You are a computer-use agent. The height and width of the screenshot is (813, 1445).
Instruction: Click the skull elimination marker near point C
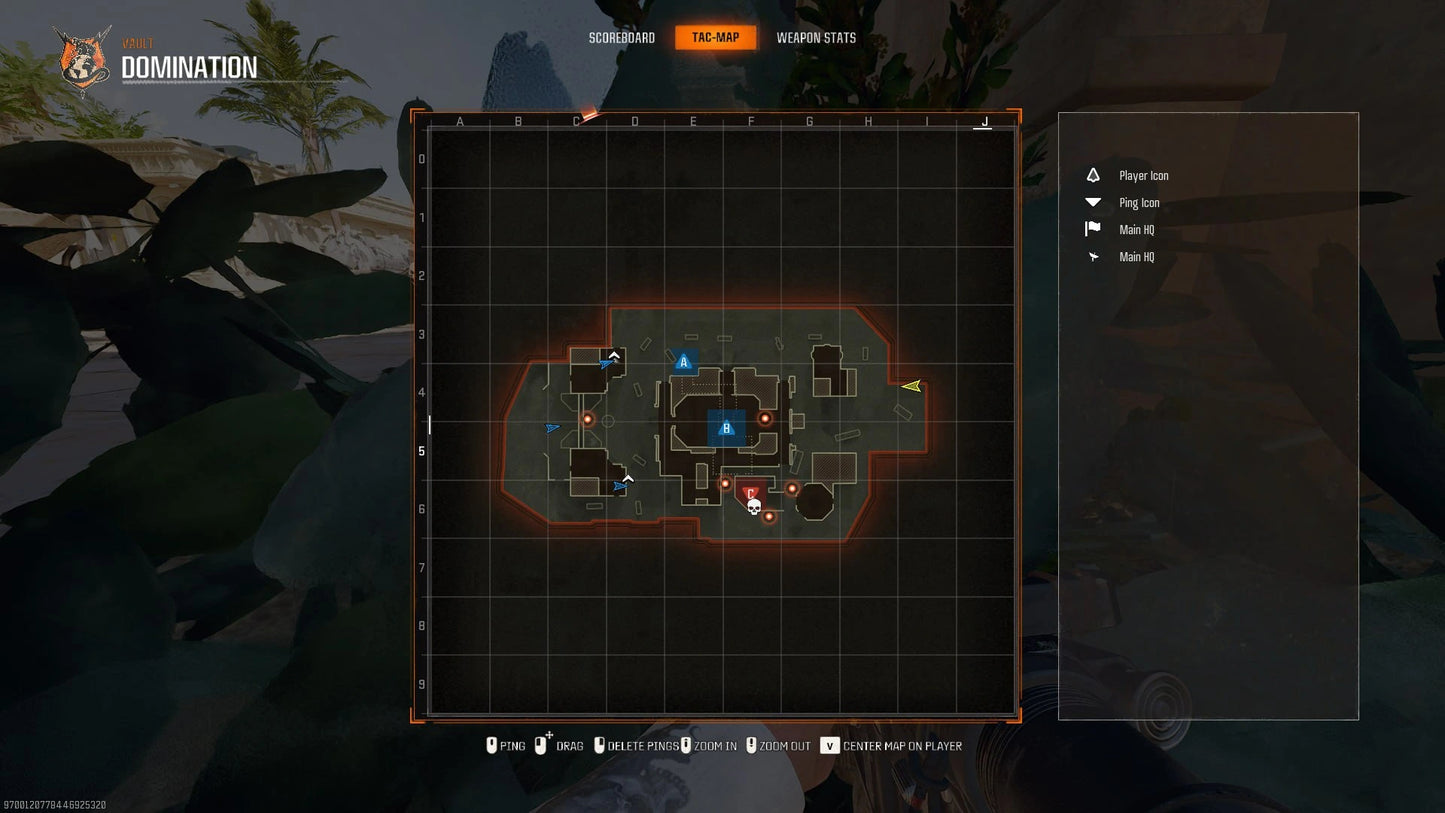pos(753,507)
